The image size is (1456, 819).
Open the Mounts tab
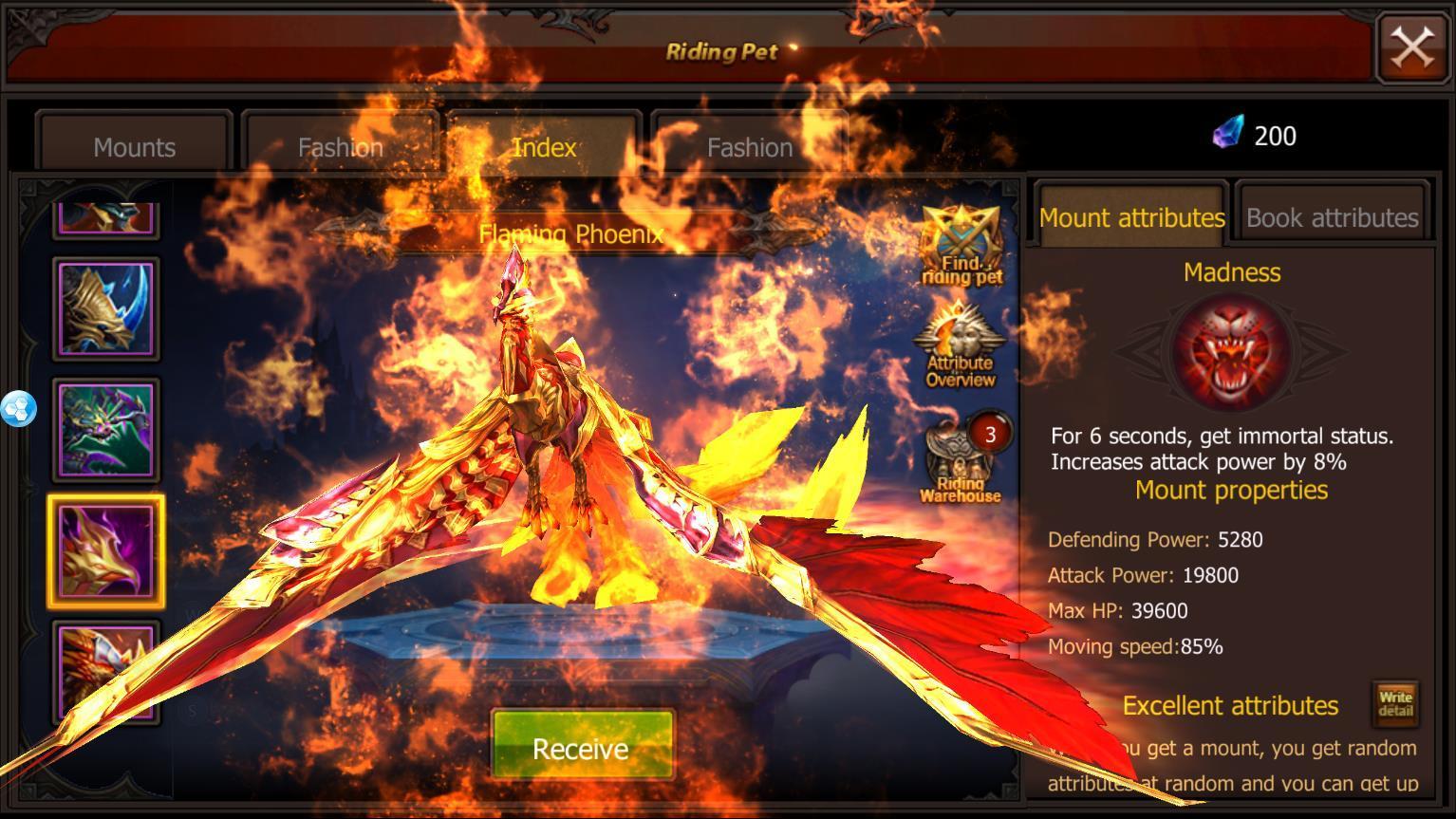[133, 147]
